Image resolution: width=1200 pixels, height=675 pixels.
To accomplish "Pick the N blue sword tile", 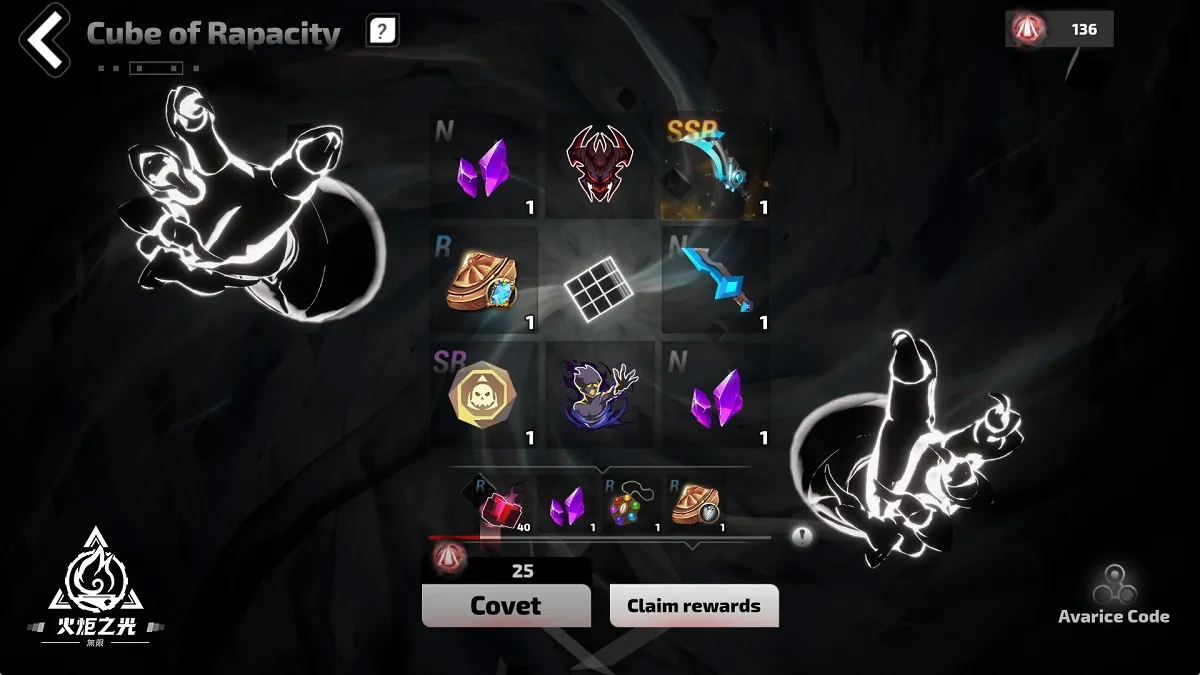I will point(716,281).
